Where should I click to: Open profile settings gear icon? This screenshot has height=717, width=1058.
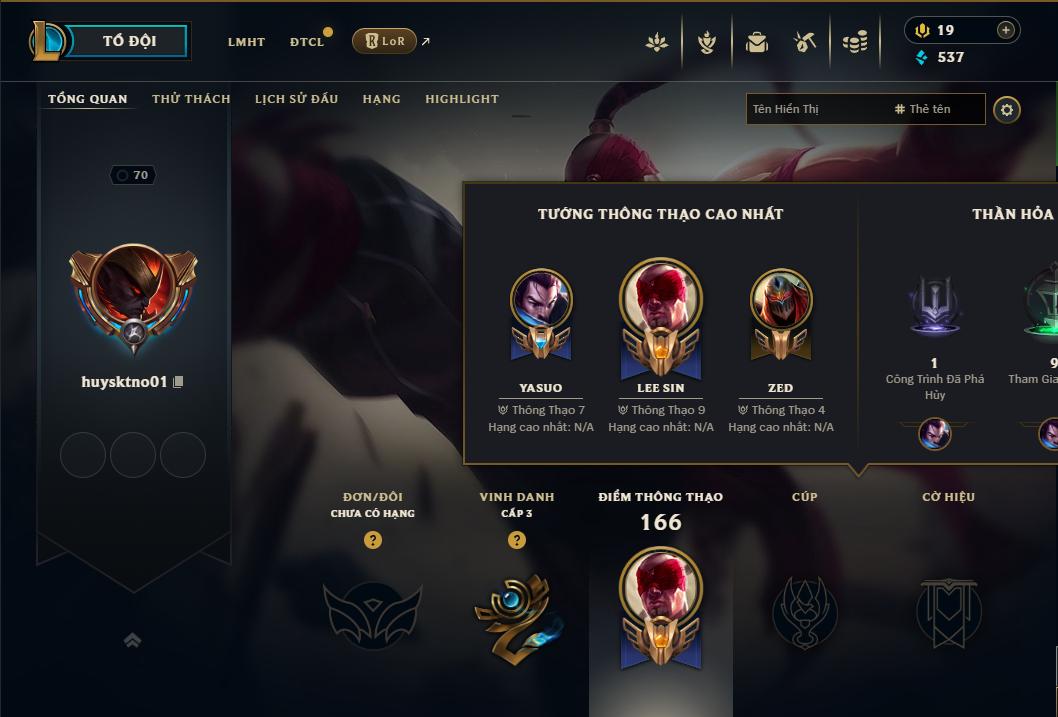1007,109
